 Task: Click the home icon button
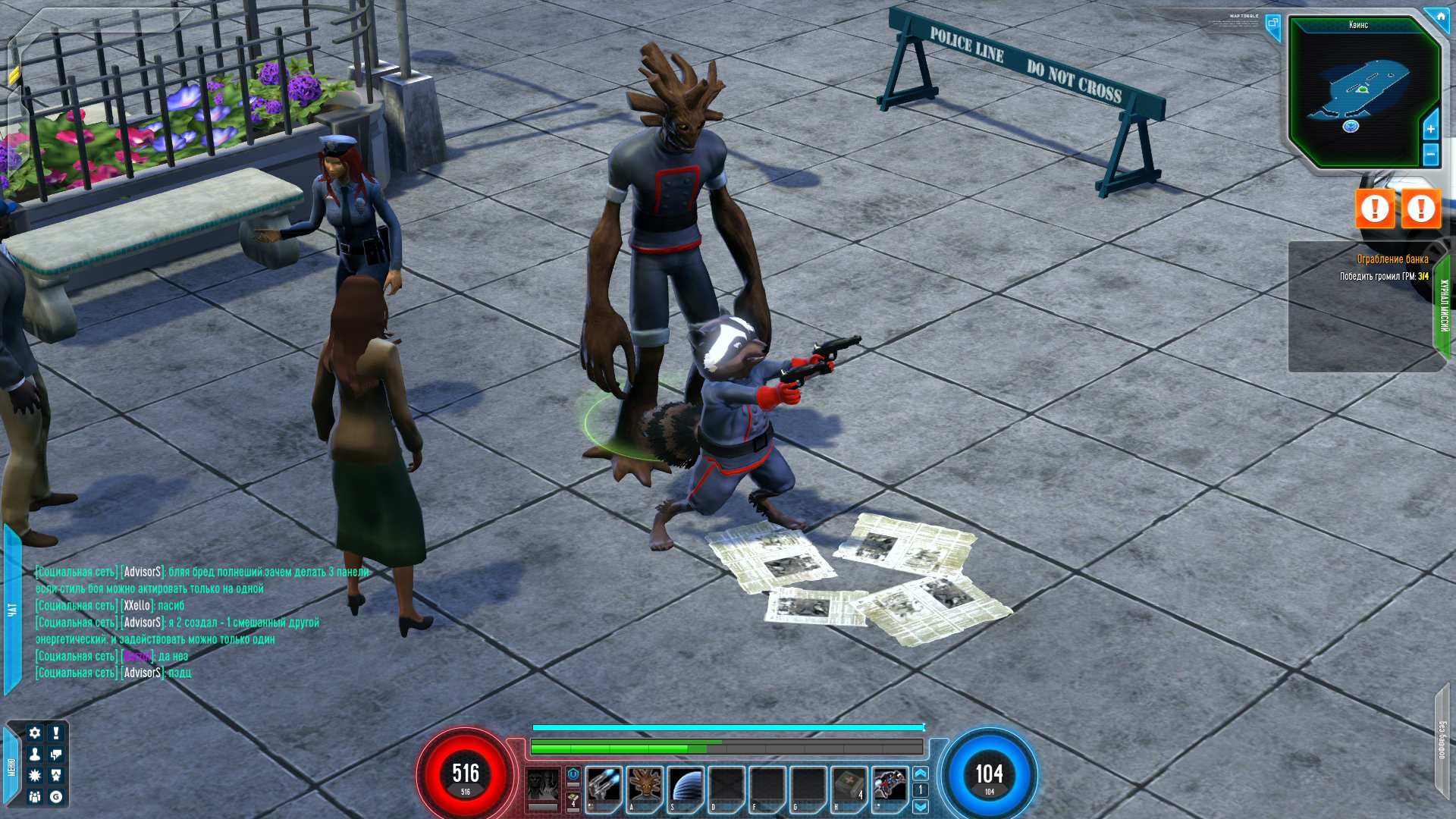(1440, 16)
